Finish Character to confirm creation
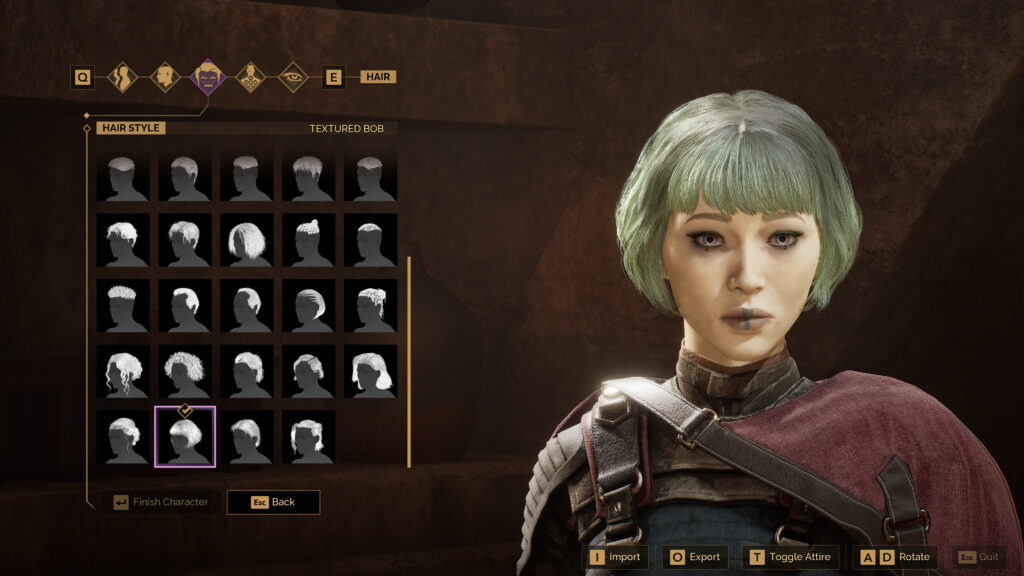Screen dimensions: 1024x576 [160, 502]
